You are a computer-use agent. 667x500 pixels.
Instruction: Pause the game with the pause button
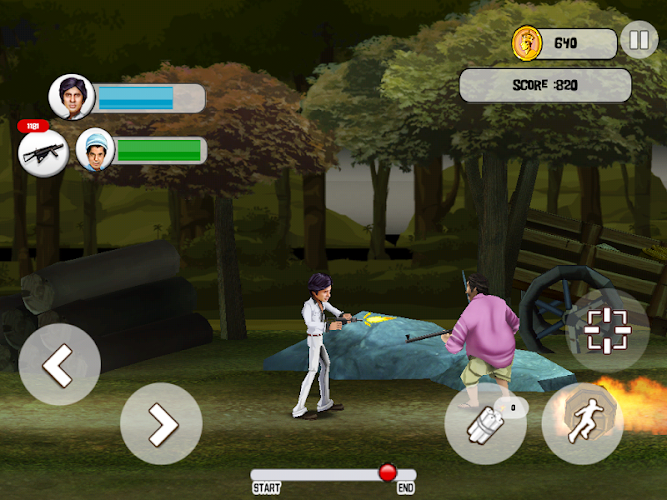pyautogui.click(x=637, y=41)
